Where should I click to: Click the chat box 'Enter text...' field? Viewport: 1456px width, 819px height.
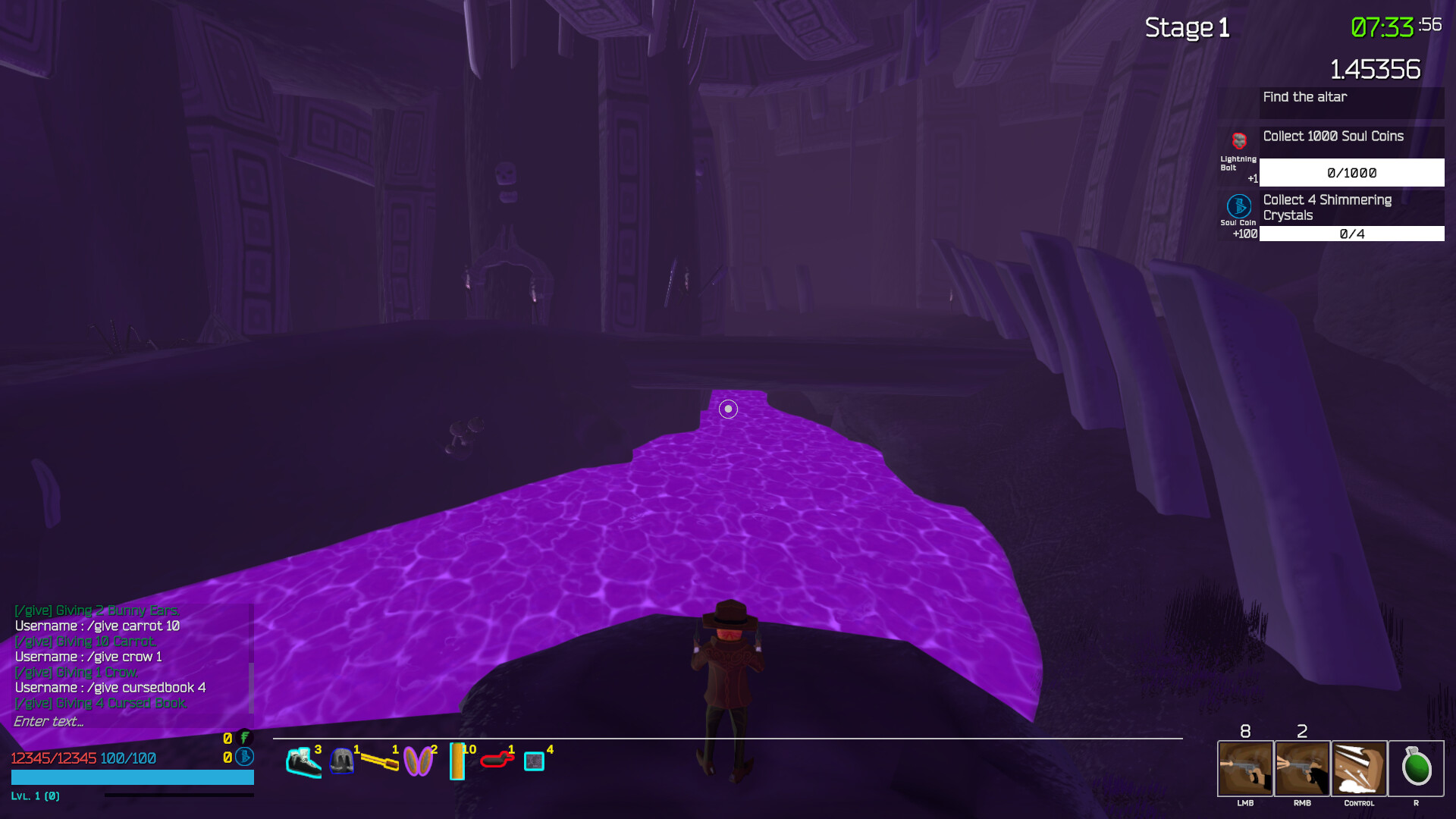click(x=129, y=722)
